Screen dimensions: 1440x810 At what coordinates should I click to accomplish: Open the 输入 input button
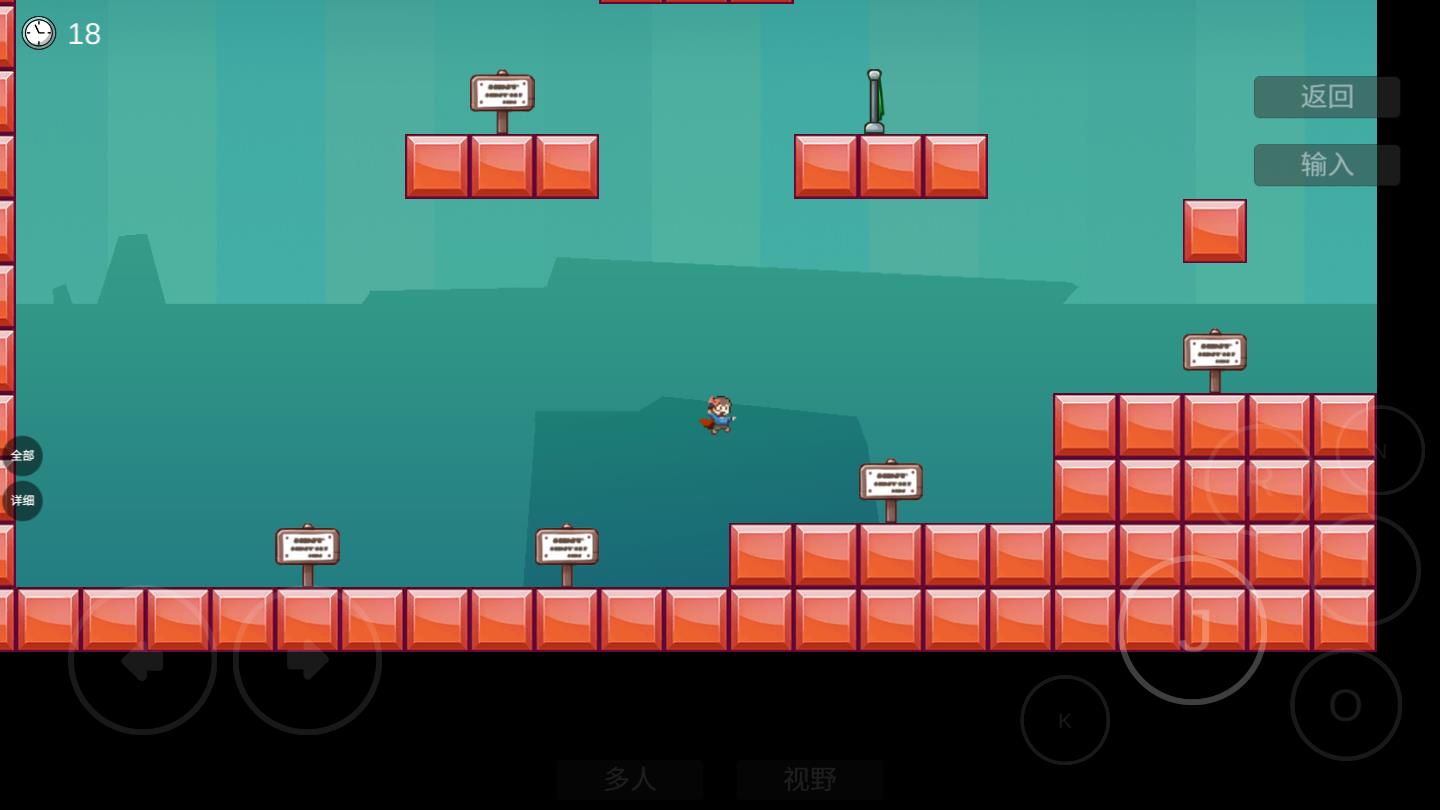(x=1326, y=165)
